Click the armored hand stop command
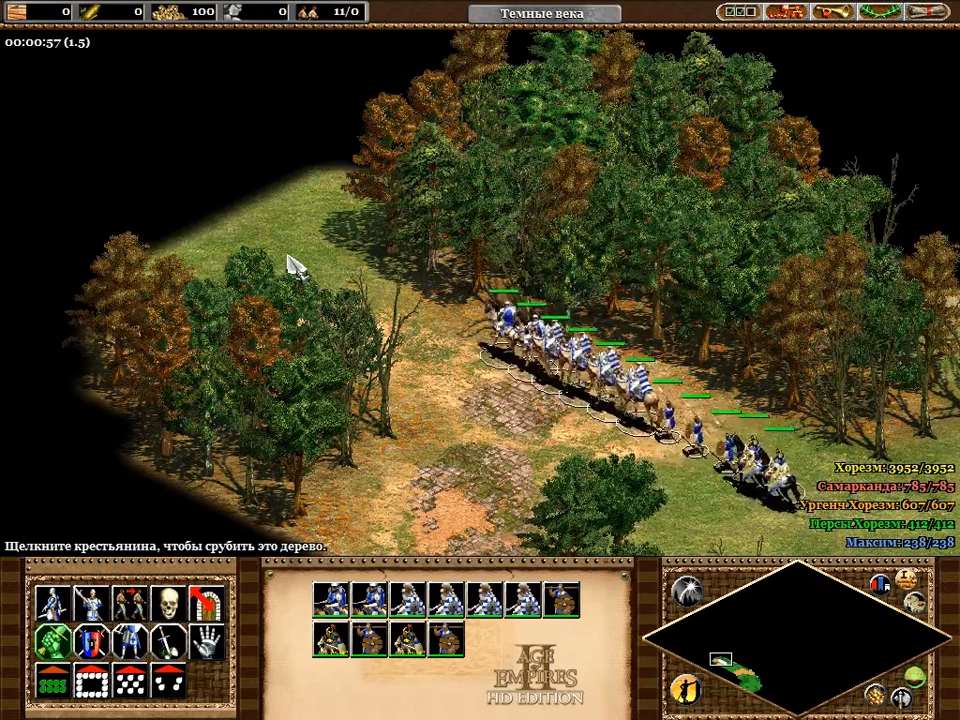Viewport: 960px width, 720px height. [x=207, y=641]
